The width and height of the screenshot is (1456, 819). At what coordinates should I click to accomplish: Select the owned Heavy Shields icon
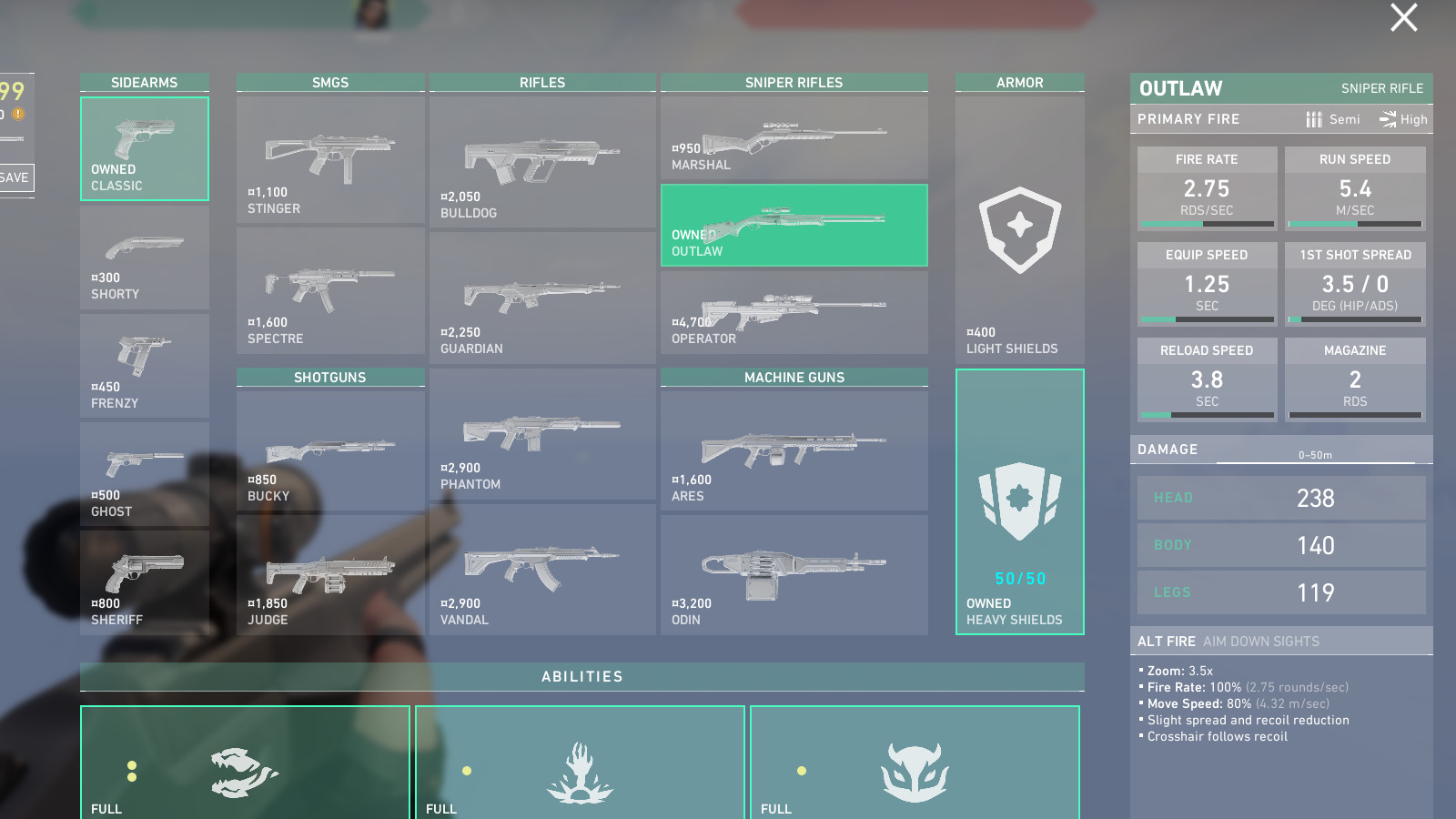tap(1019, 500)
